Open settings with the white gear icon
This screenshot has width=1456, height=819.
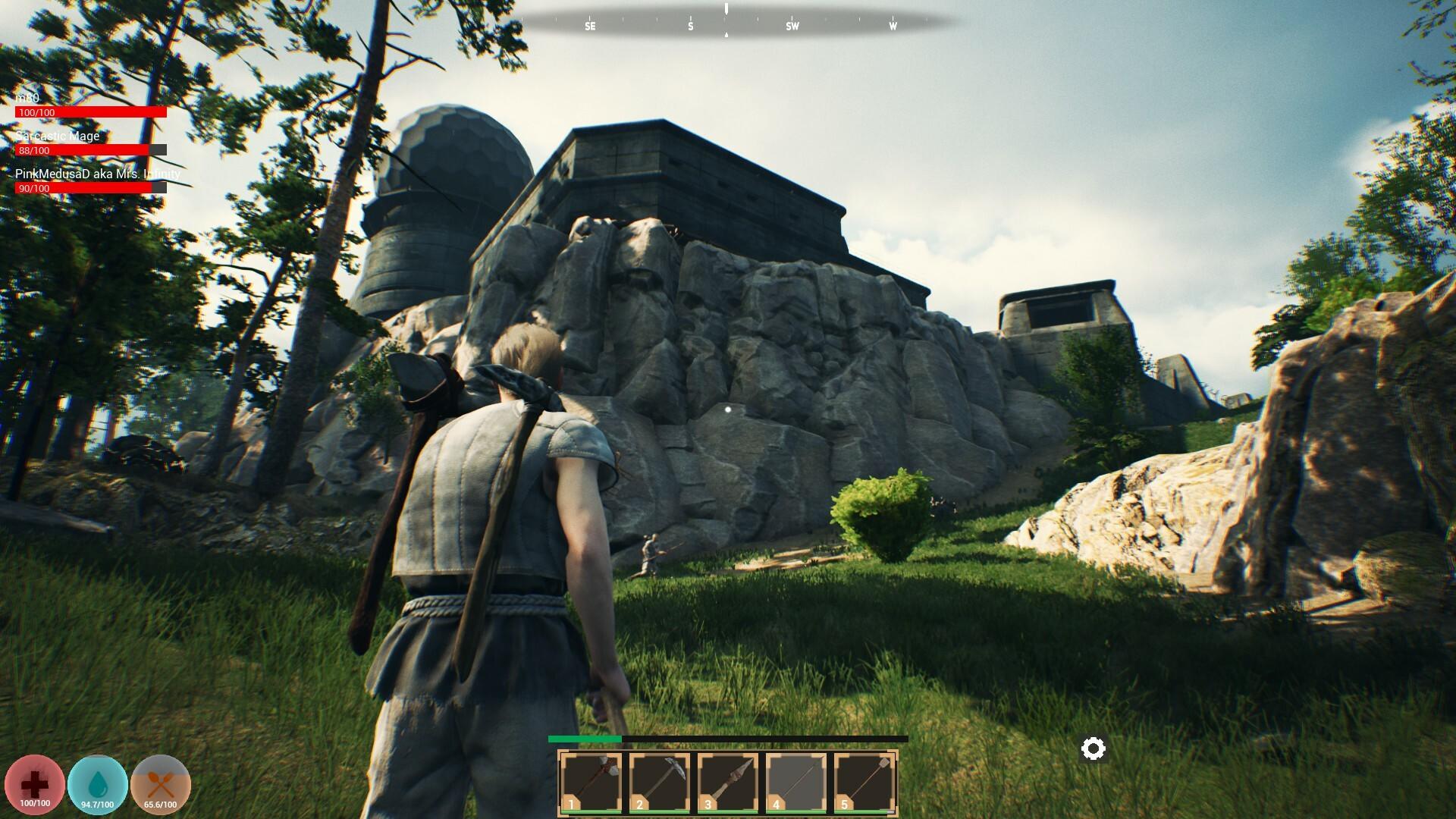[x=1093, y=749]
